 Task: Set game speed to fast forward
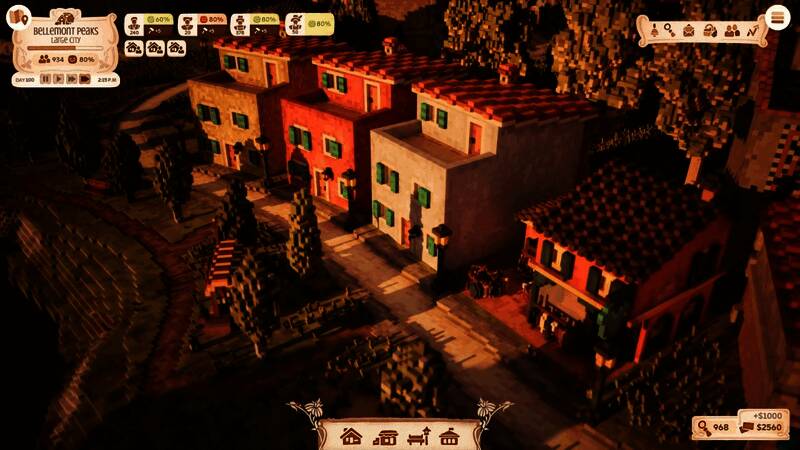[x=71, y=79]
